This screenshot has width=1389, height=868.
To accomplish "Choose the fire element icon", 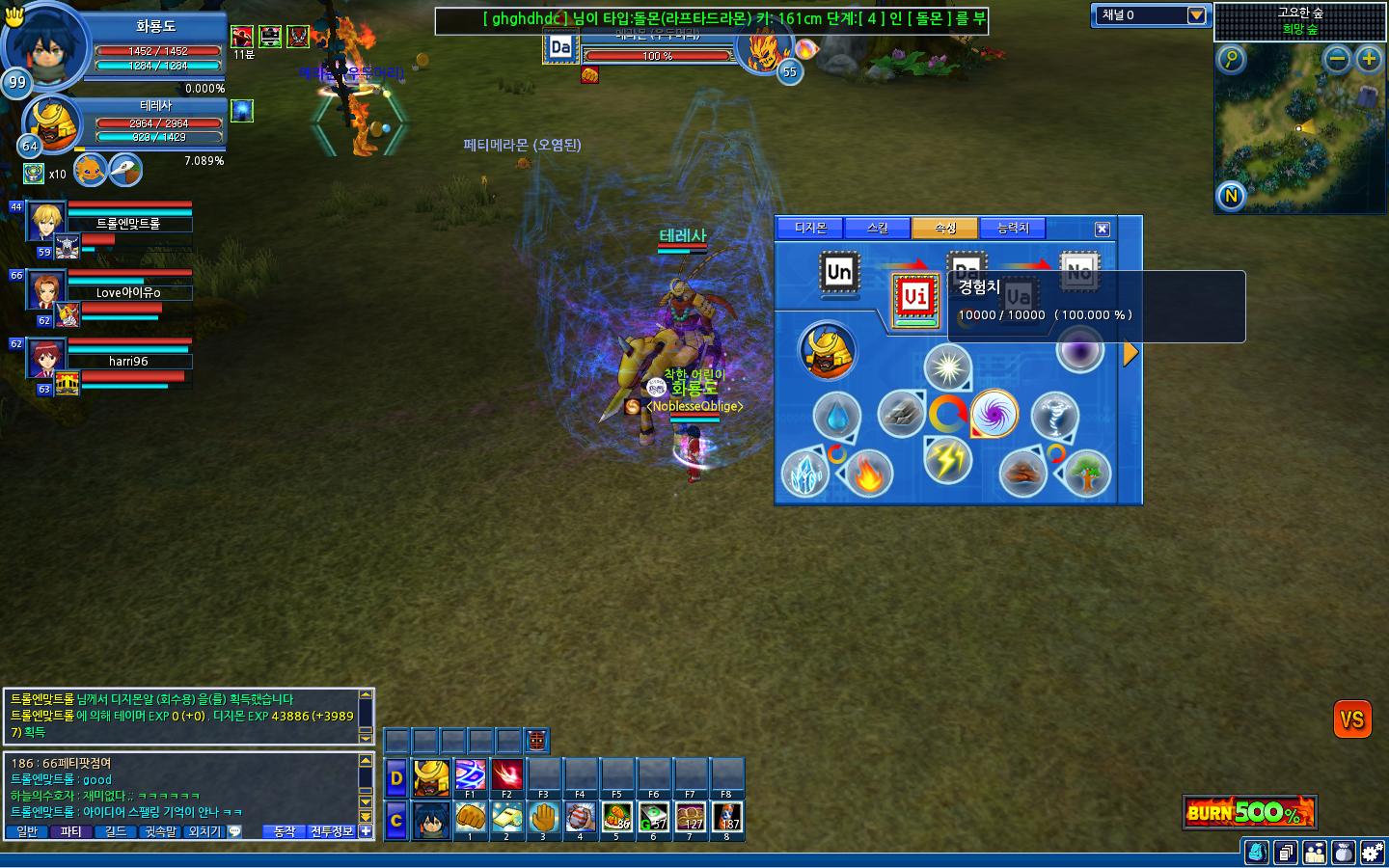I will [x=868, y=474].
